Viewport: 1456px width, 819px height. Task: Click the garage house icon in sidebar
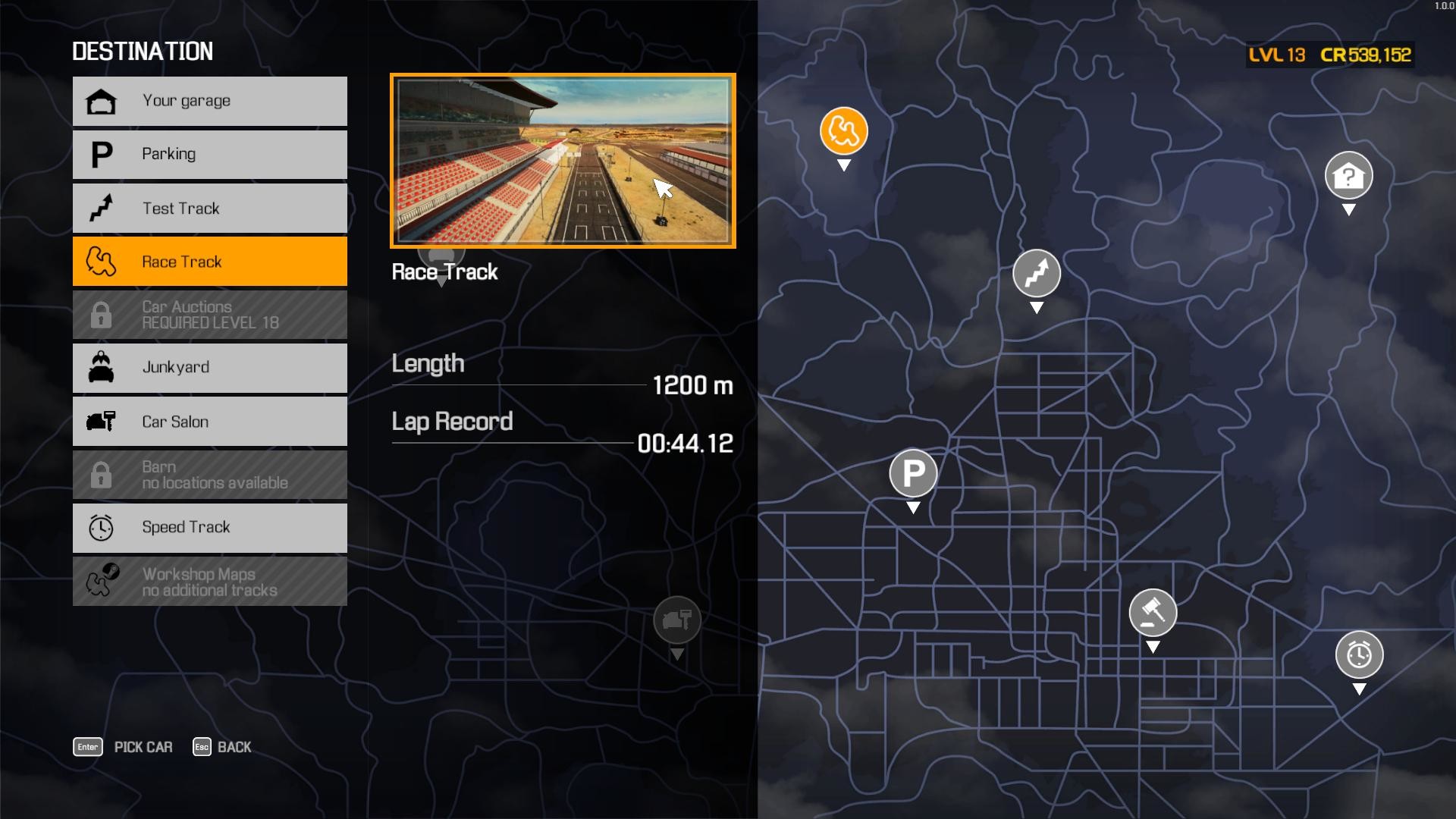point(102,100)
